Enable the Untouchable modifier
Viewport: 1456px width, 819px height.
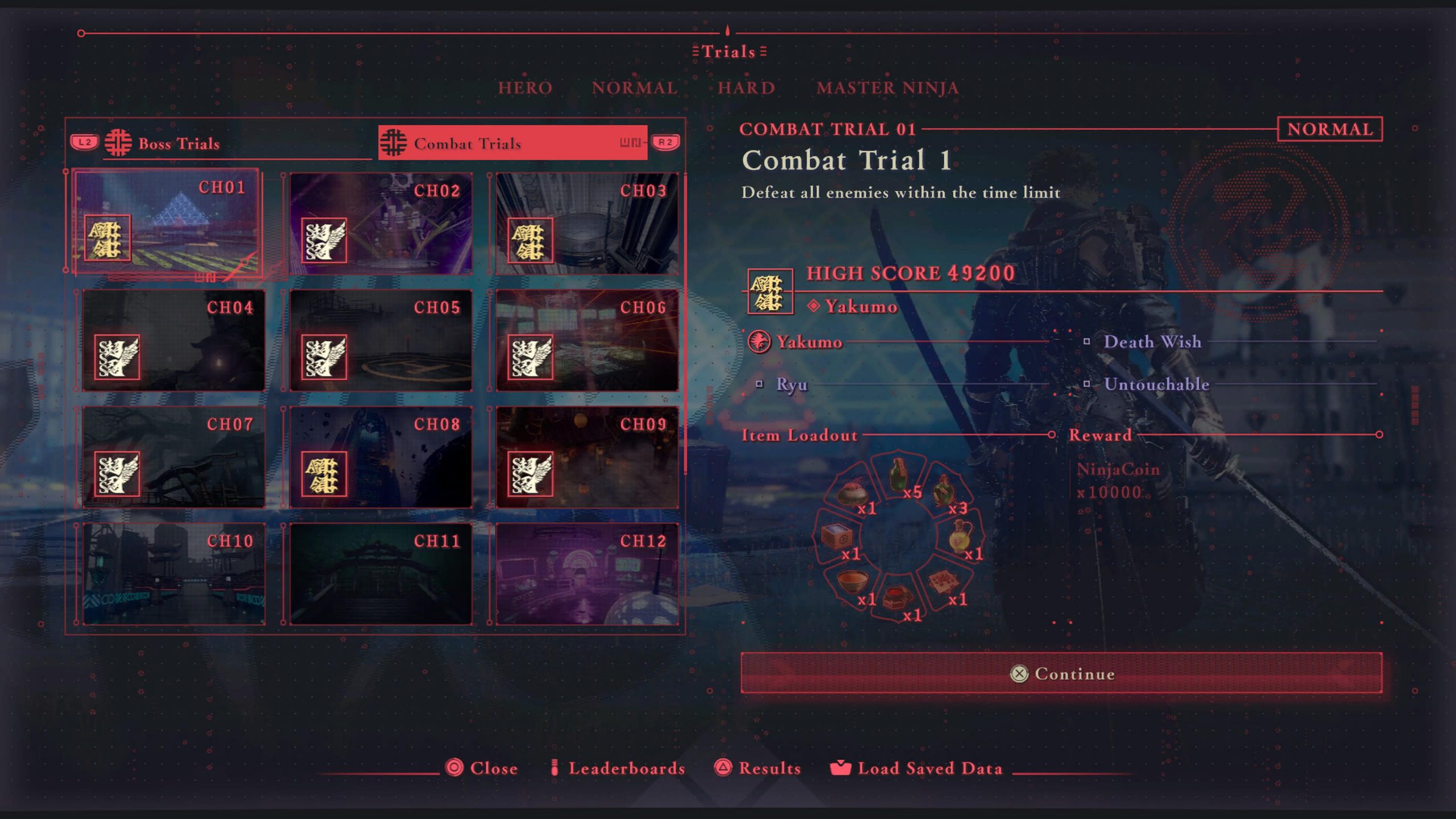click(1156, 384)
